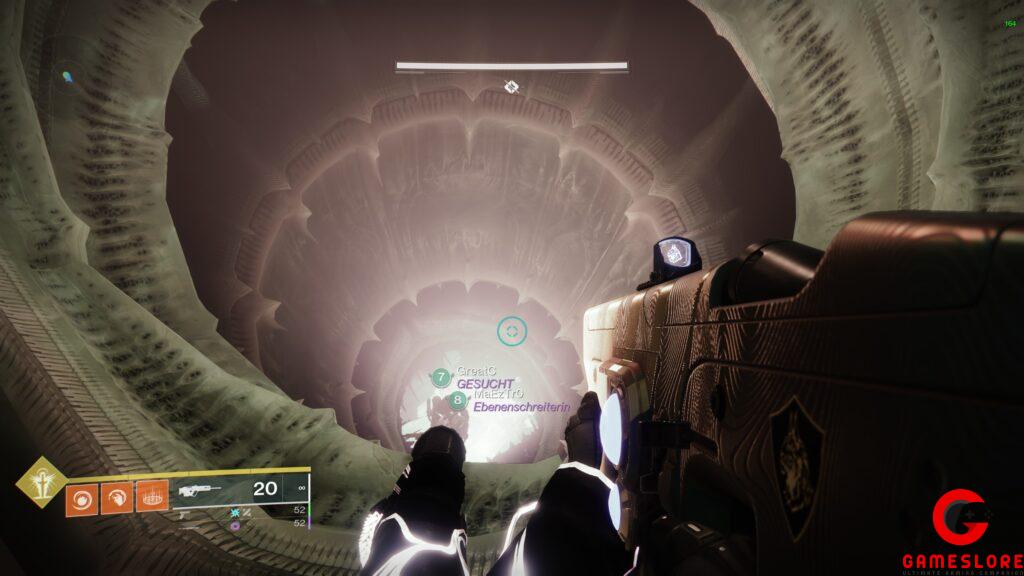The width and height of the screenshot is (1024, 576).
Task: Select the MaEzTr0 player nameplate
Action: 498,395
